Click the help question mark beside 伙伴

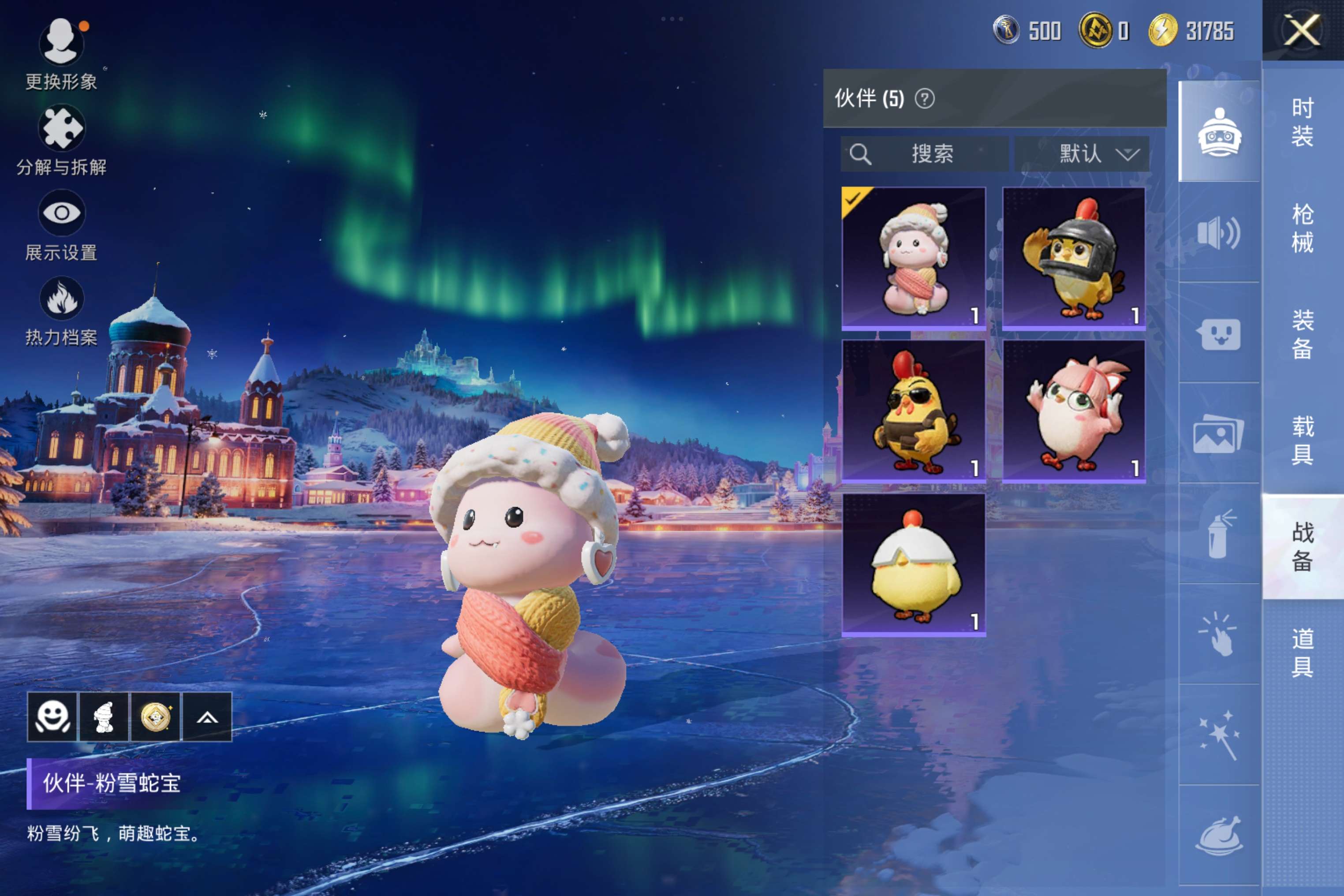coord(924,99)
